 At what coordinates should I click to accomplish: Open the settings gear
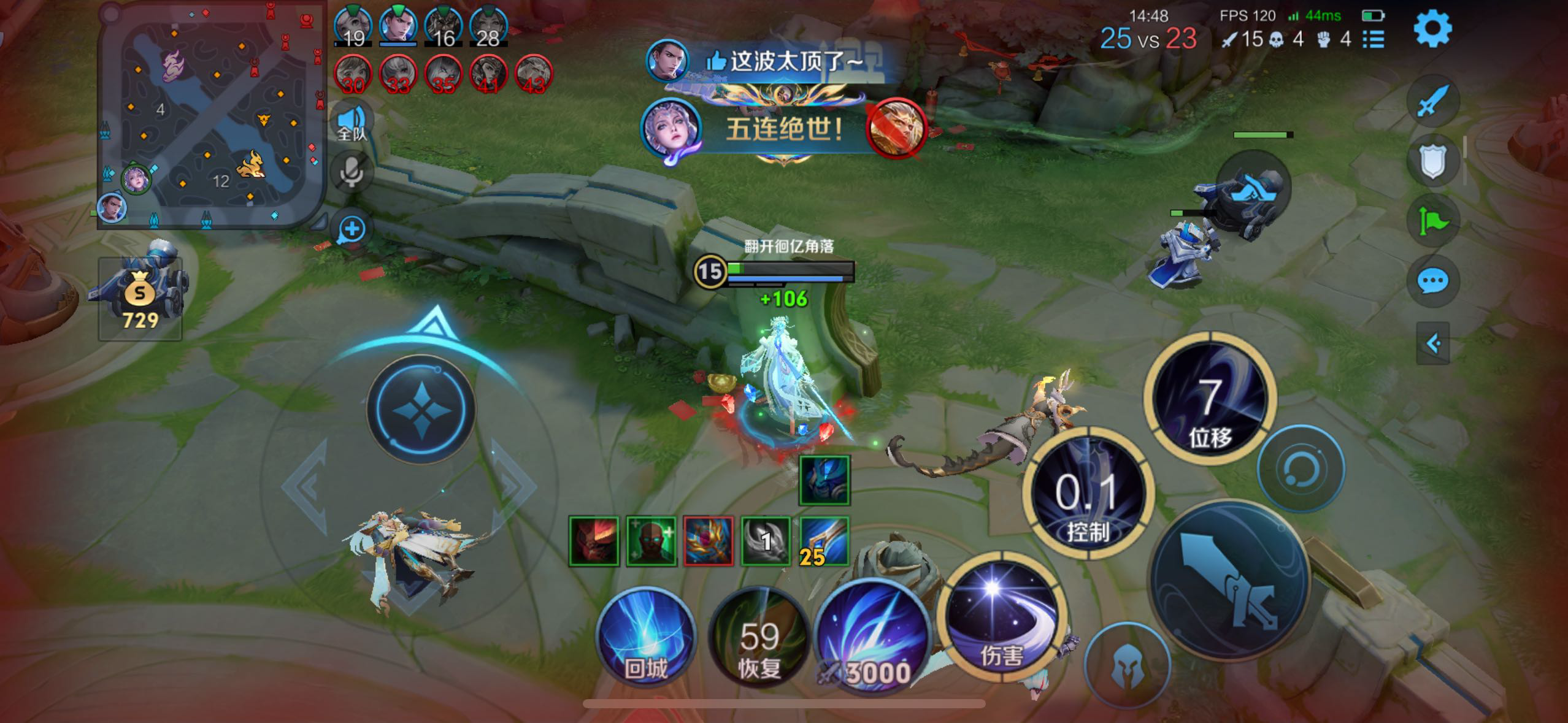[x=1432, y=28]
